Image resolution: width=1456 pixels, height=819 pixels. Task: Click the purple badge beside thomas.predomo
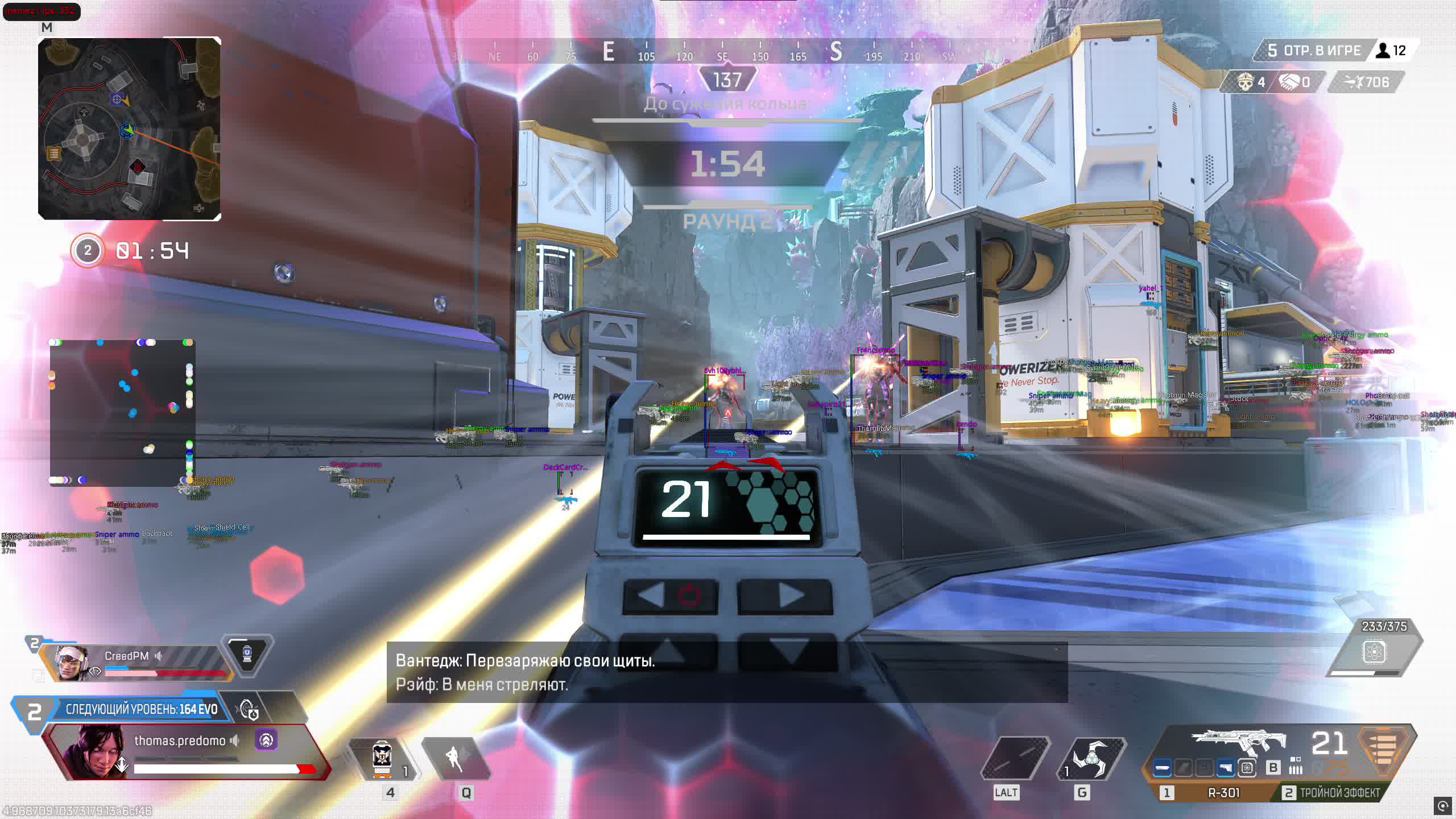point(266,740)
